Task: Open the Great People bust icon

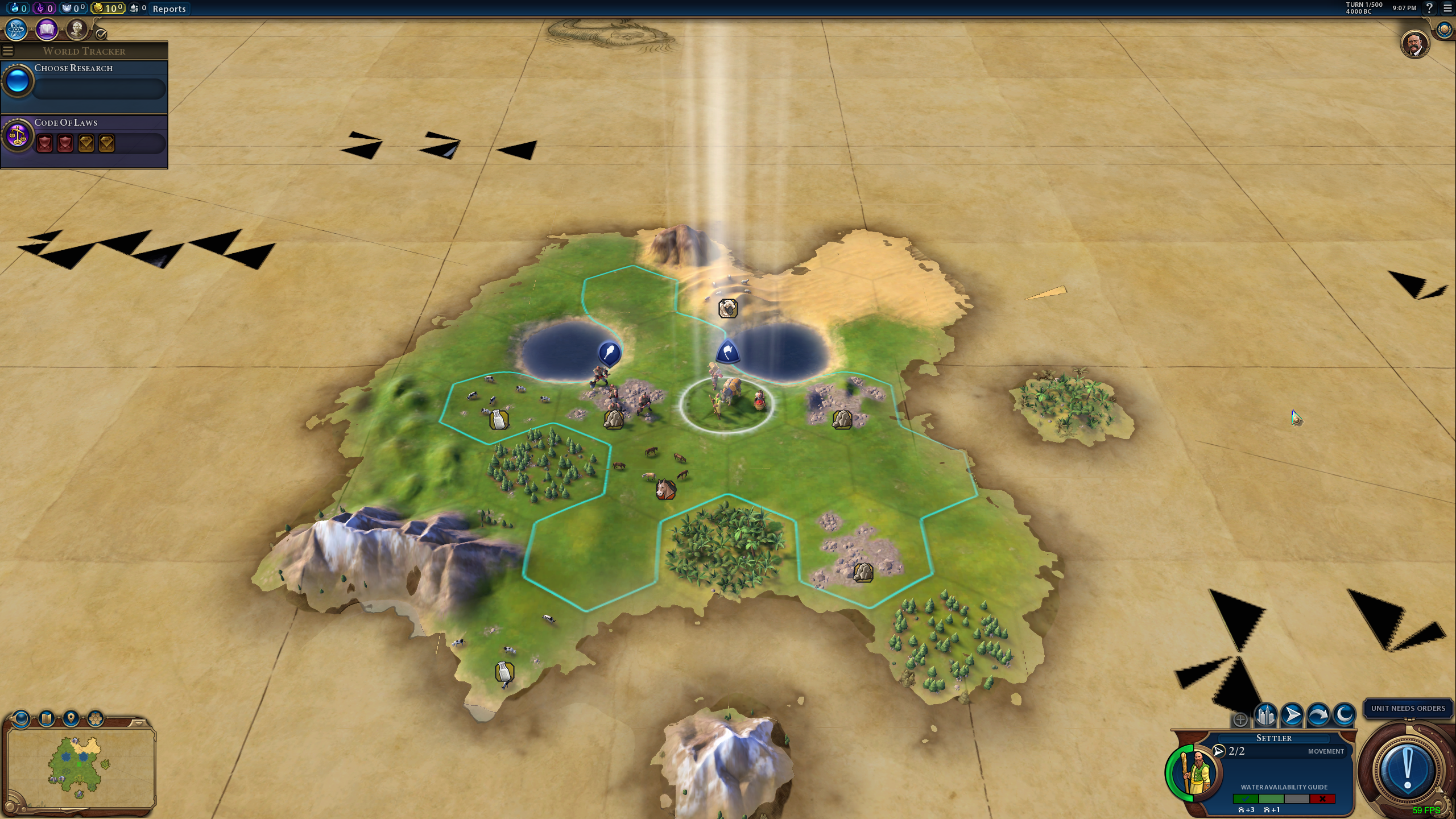Action: (x=76, y=30)
